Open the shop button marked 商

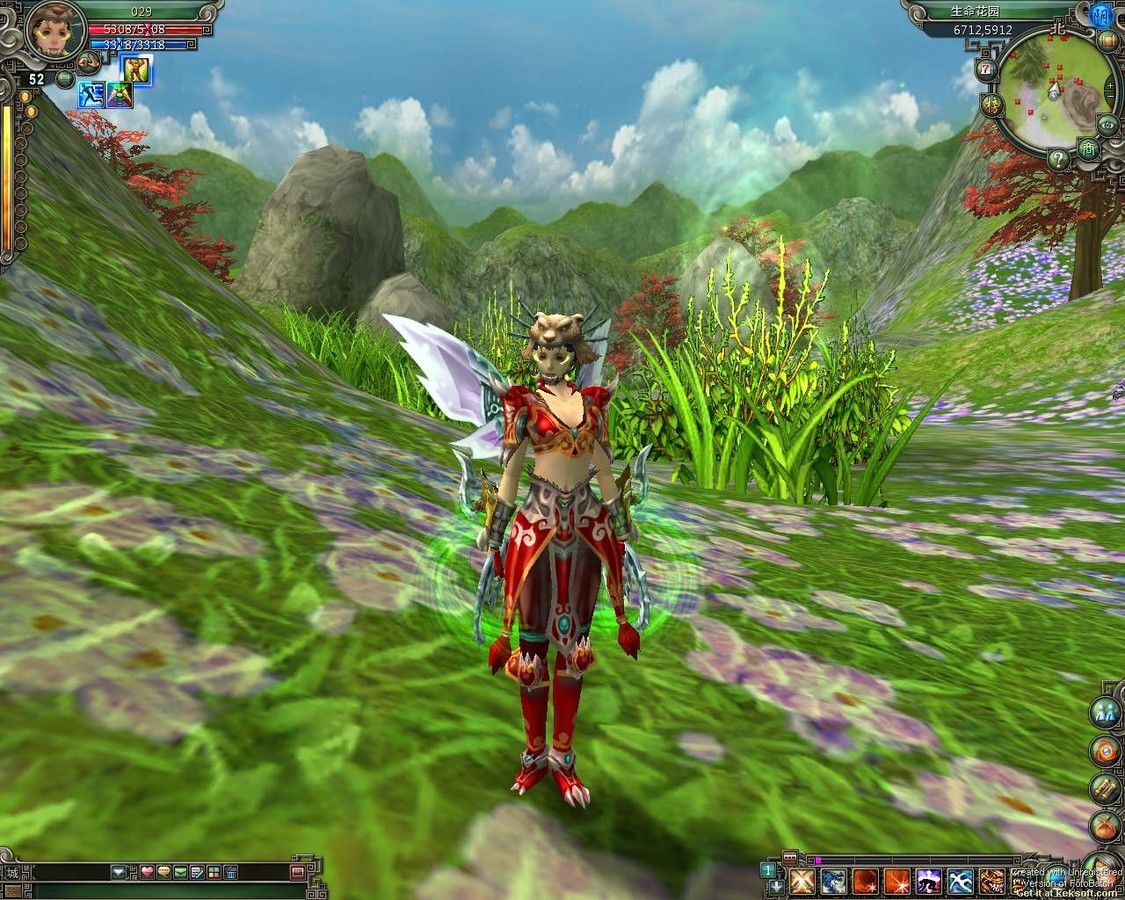1089,149
